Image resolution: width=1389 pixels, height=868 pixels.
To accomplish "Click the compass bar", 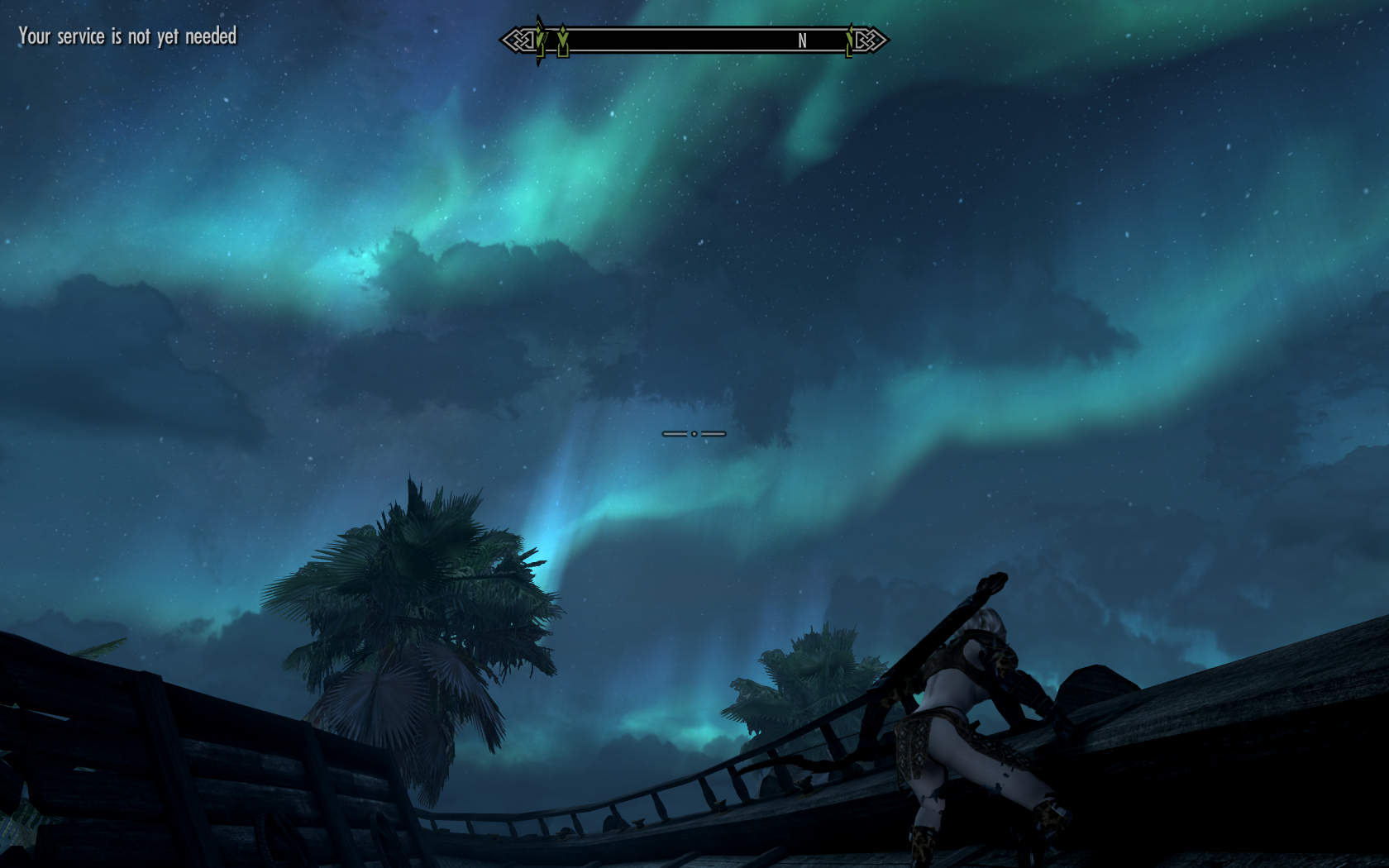I will coord(694,41).
